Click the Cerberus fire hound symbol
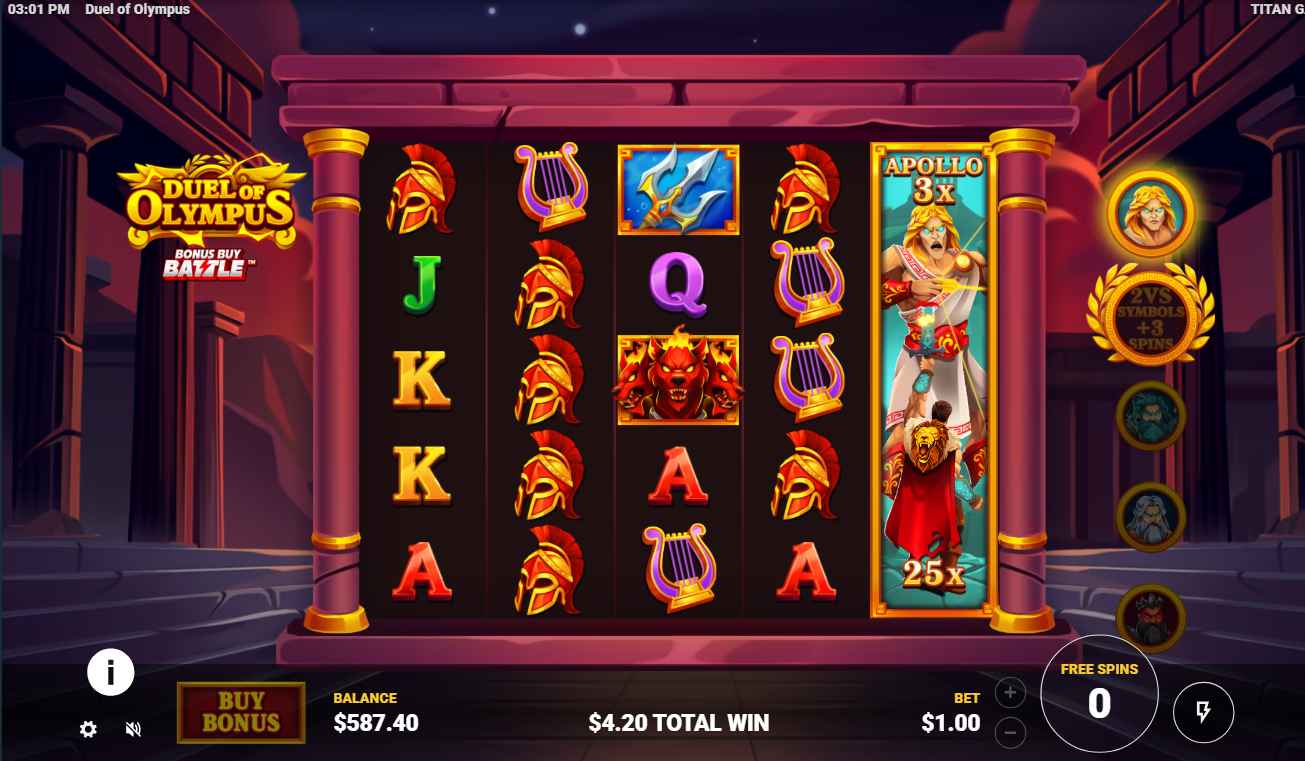1305x761 pixels. click(680, 378)
